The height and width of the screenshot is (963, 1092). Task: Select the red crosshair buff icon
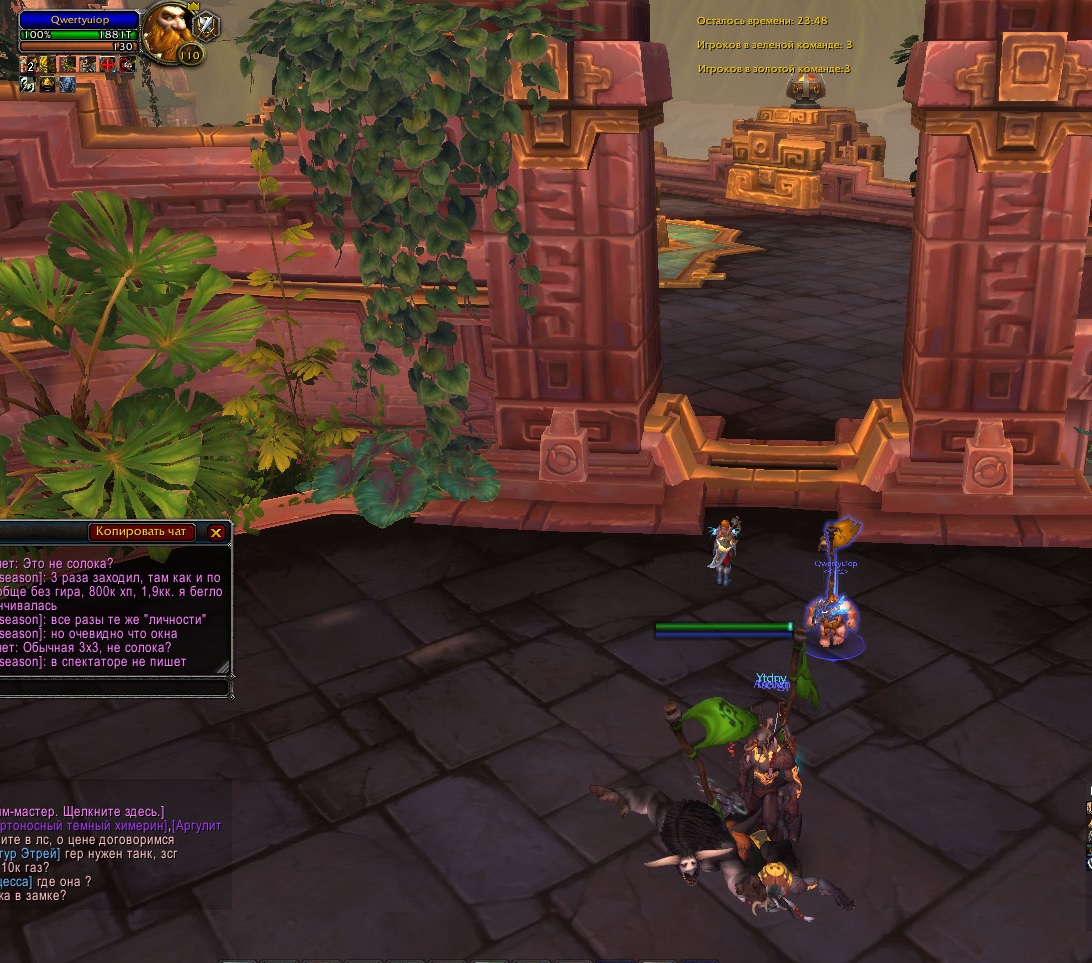coord(108,65)
